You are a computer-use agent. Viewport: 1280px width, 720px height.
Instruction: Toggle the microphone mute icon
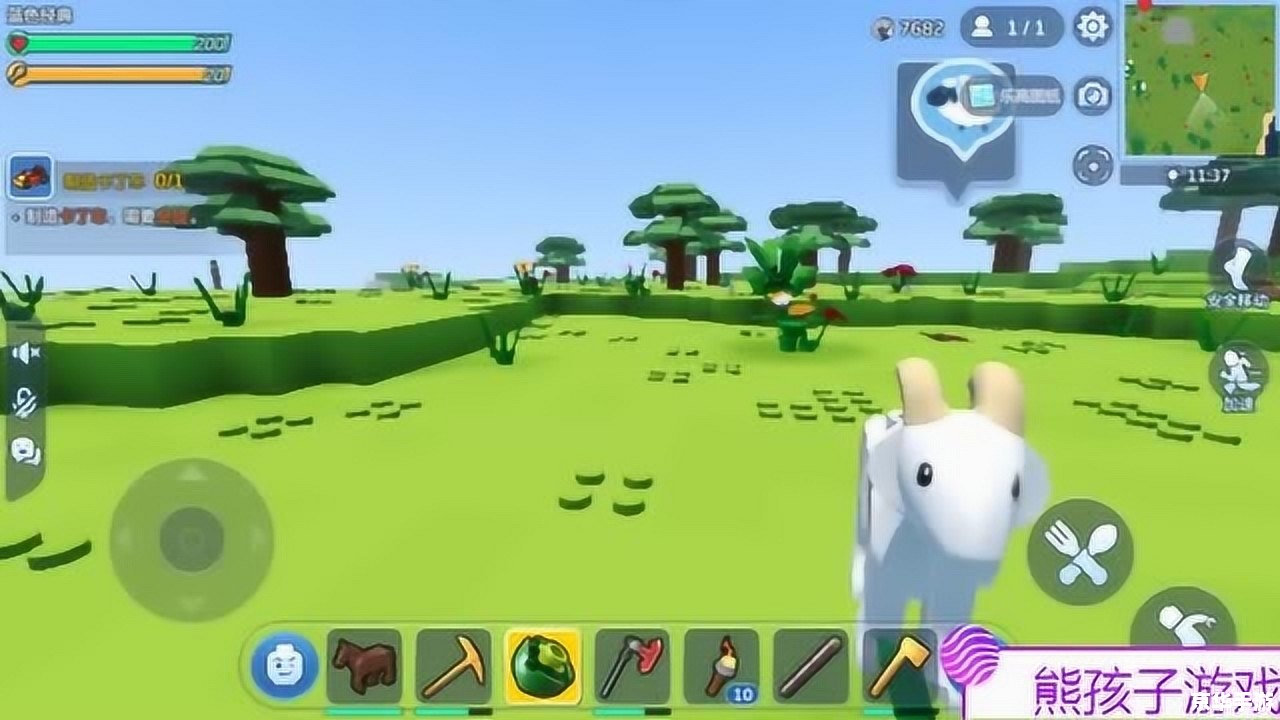[x=25, y=401]
